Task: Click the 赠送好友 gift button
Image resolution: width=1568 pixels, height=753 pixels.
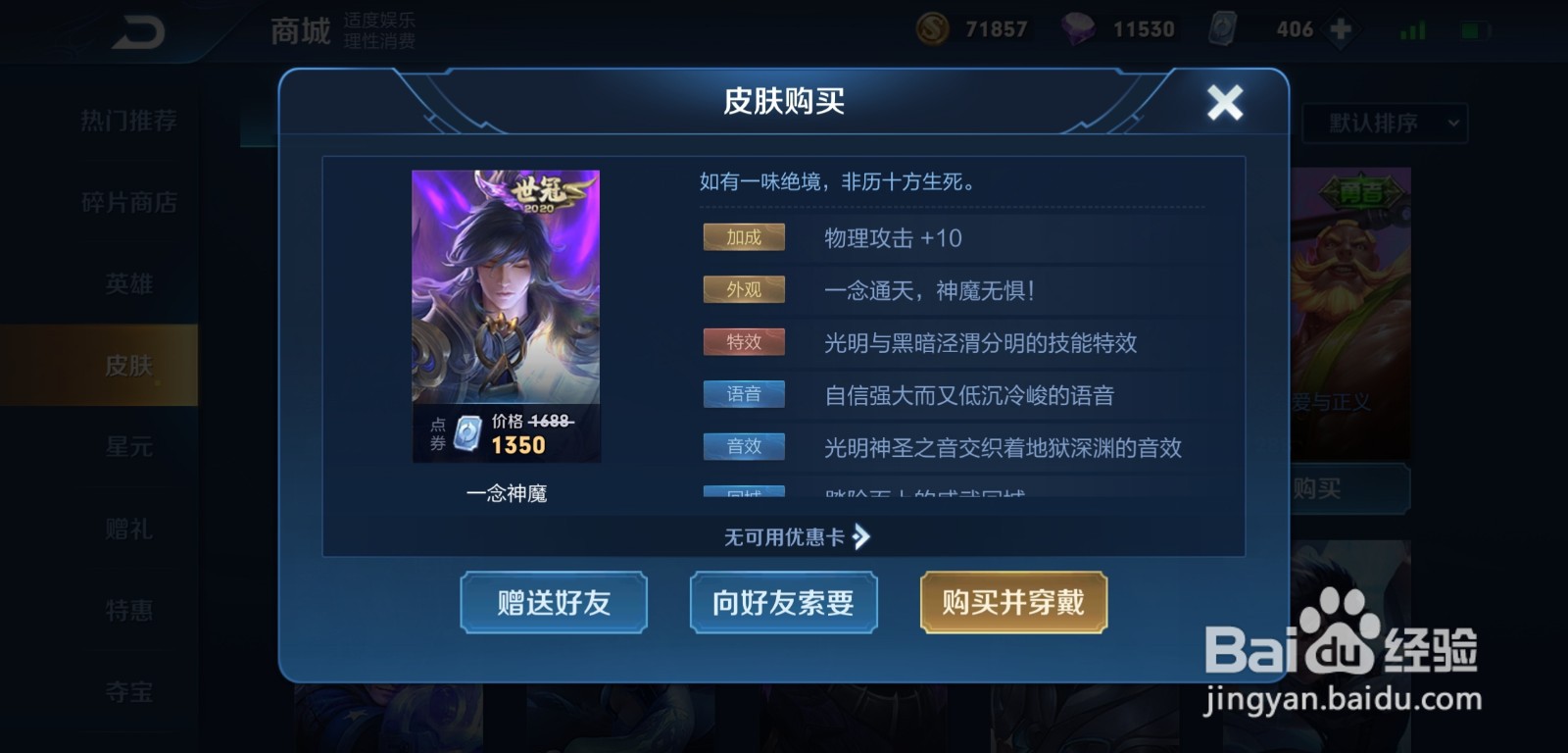Action: point(554,603)
